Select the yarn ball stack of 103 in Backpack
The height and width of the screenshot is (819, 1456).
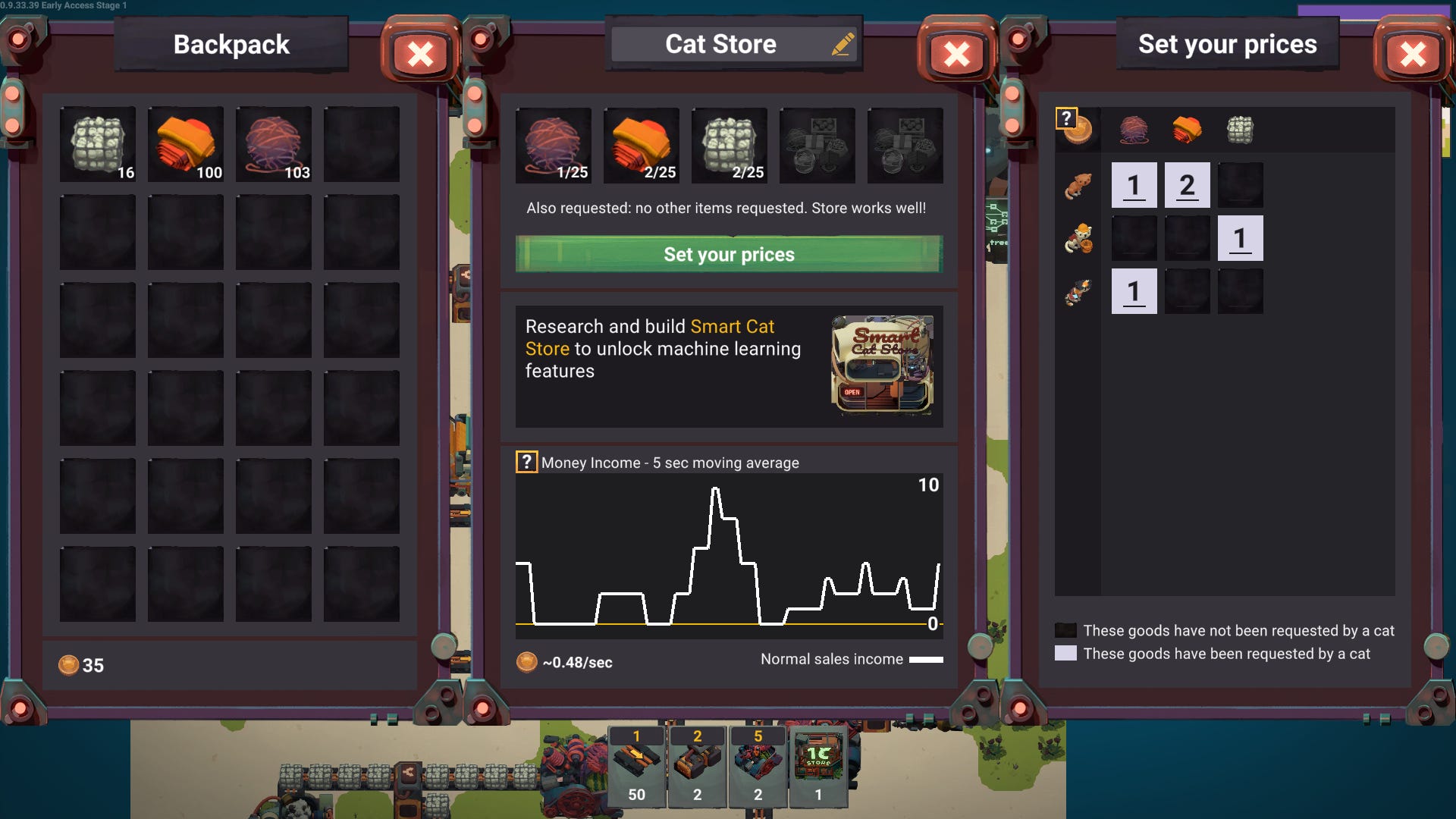(x=273, y=144)
